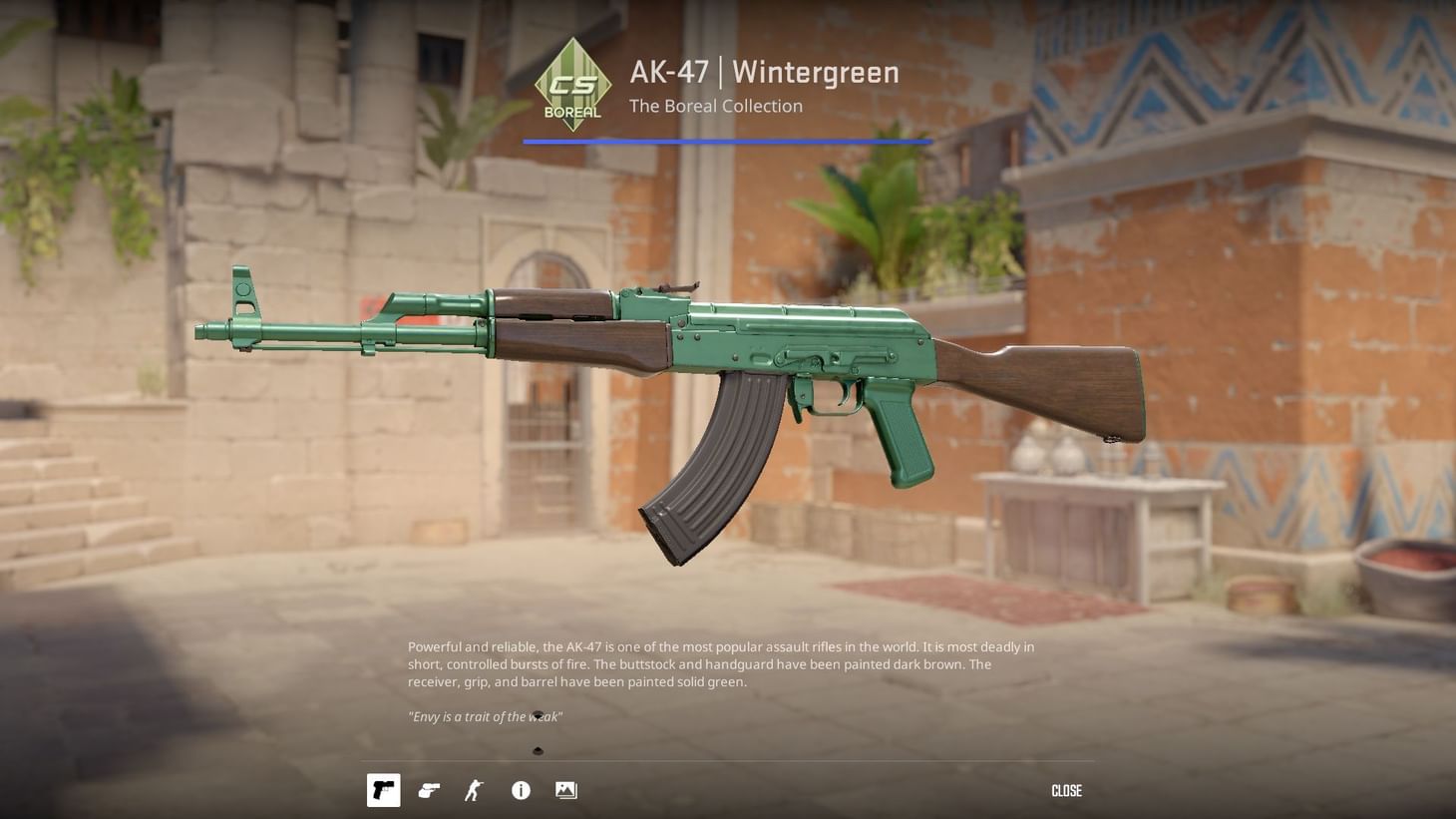Click the info icon for item details
Image resolution: width=1456 pixels, height=819 pixels.
520,790
